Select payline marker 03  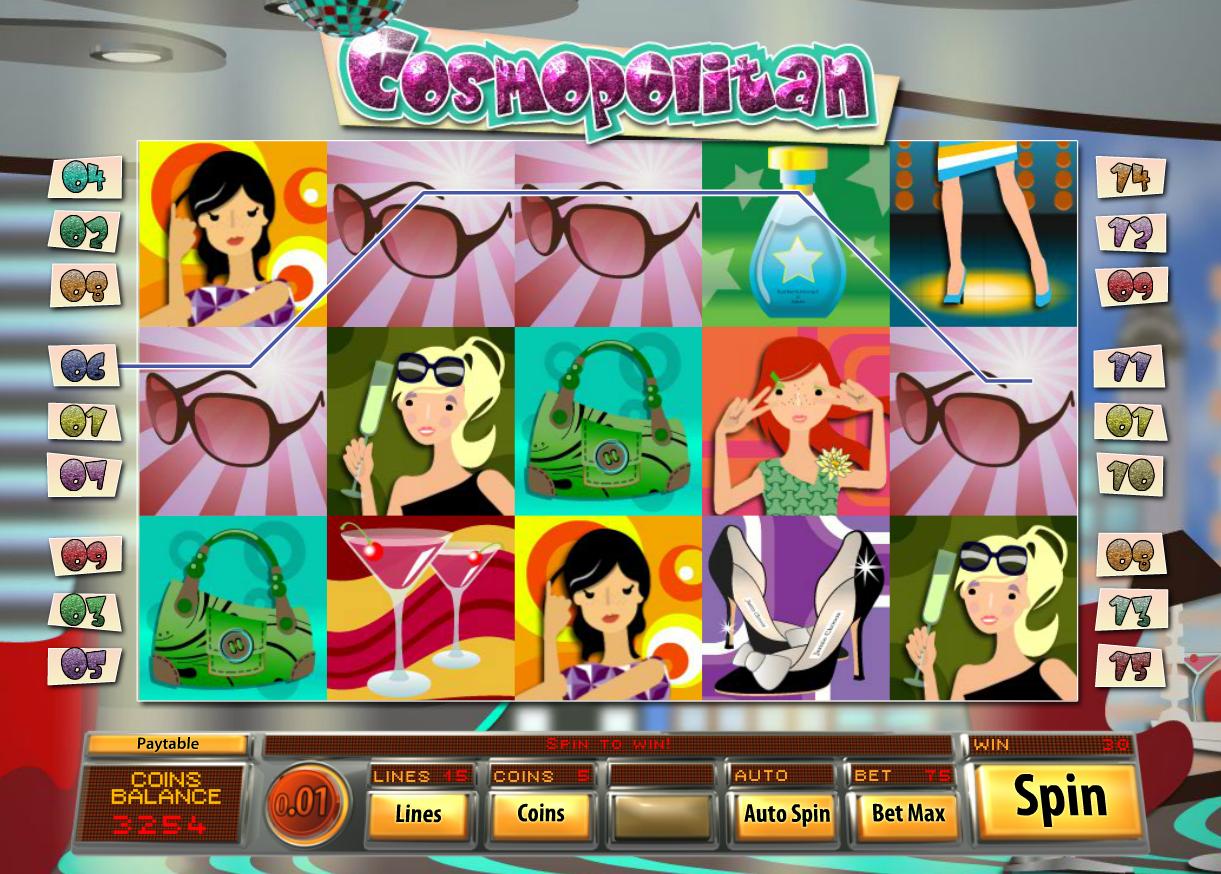(x=85, y=610)
